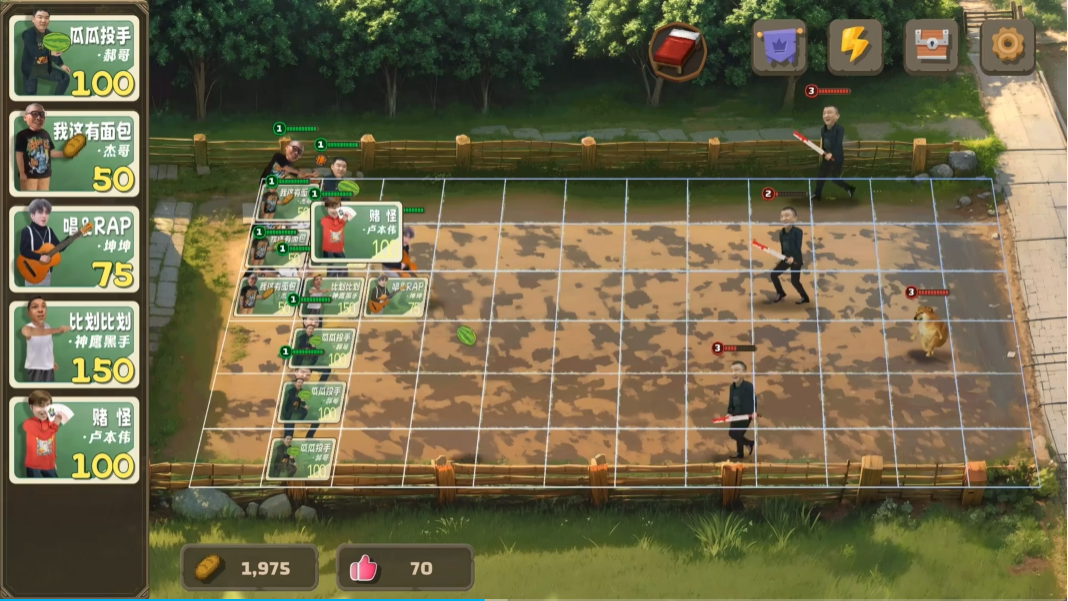Select the 瓜瓜投手 card costing 100
This screenshot has width=1068, height=601.
(x=75, y=58)
